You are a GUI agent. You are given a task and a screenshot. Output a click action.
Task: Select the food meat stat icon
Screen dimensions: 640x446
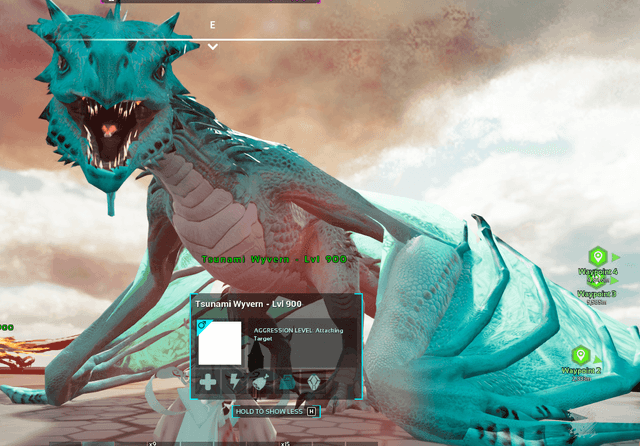pos(260,382)
